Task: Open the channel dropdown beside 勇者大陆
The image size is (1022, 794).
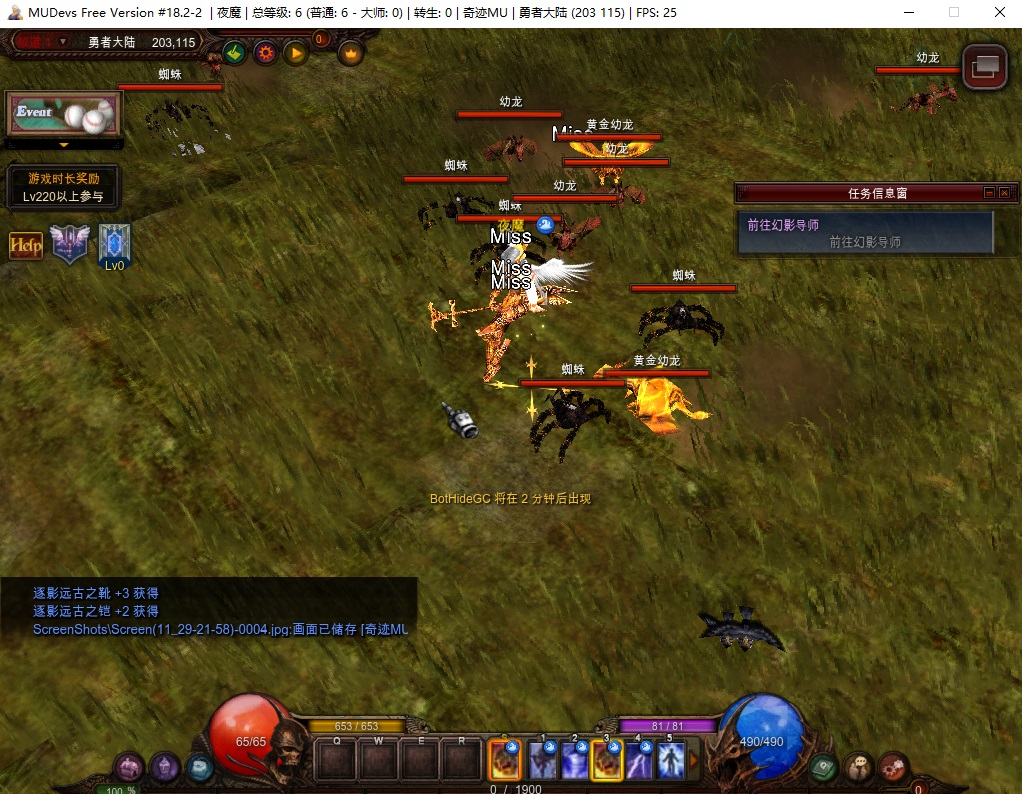Action: 64,42
